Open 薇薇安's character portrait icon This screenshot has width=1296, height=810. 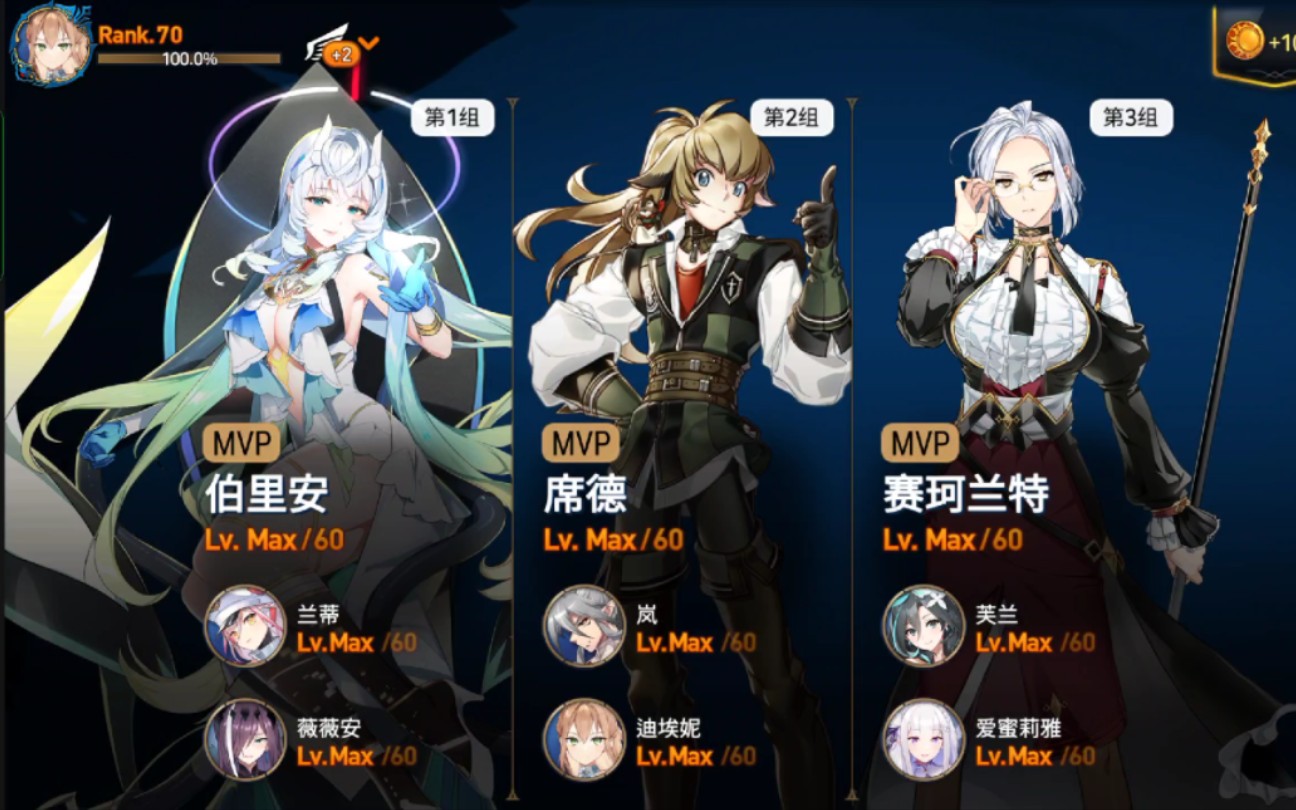pyautogui.click(x=240, y=743)
